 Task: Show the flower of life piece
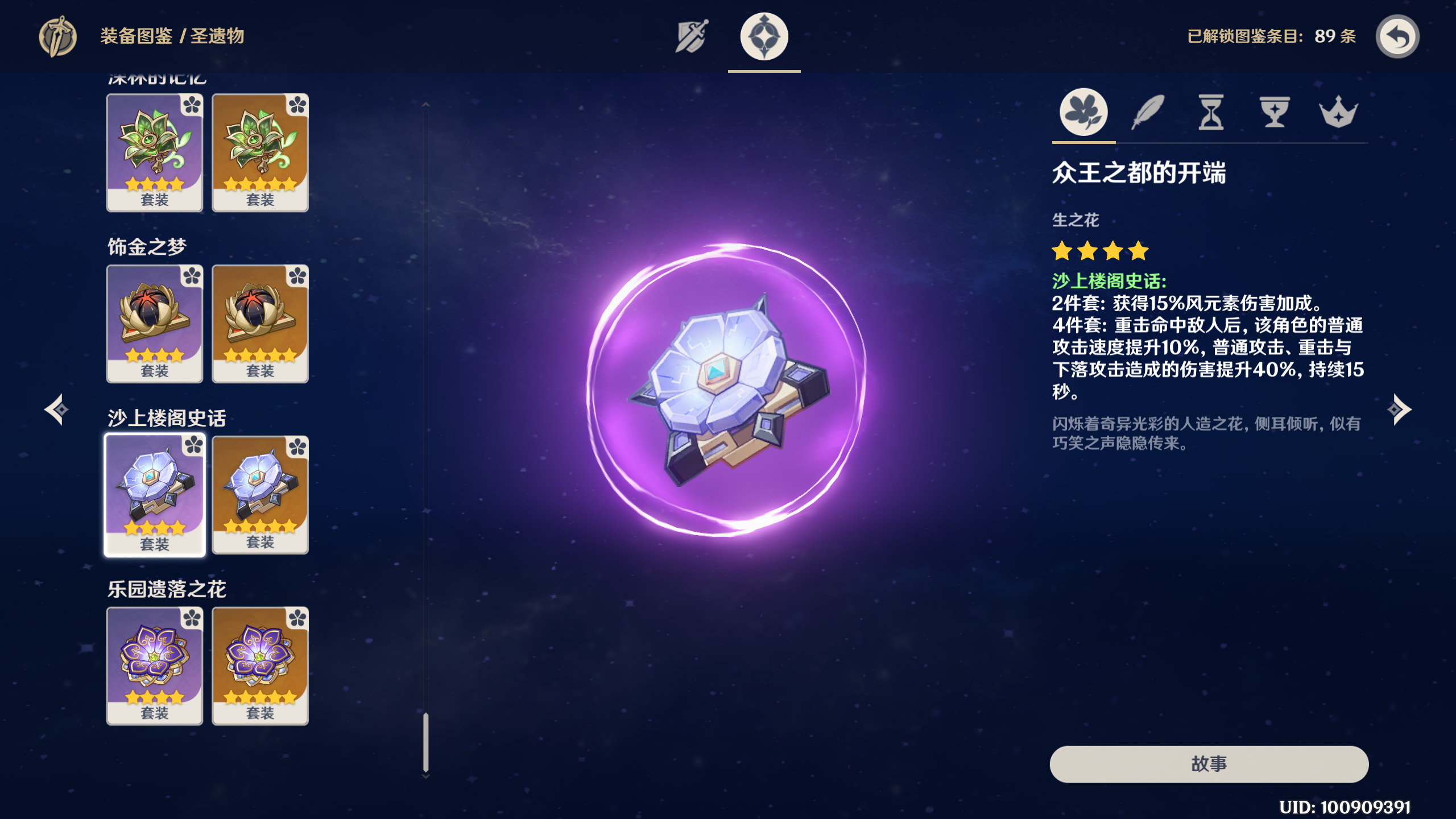[1083, 112]
